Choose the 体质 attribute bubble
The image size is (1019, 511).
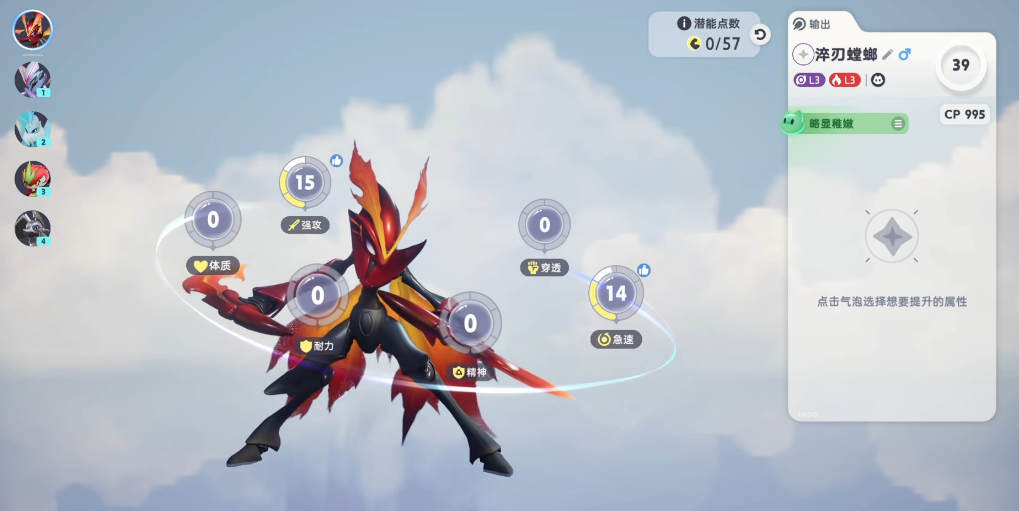213,219
